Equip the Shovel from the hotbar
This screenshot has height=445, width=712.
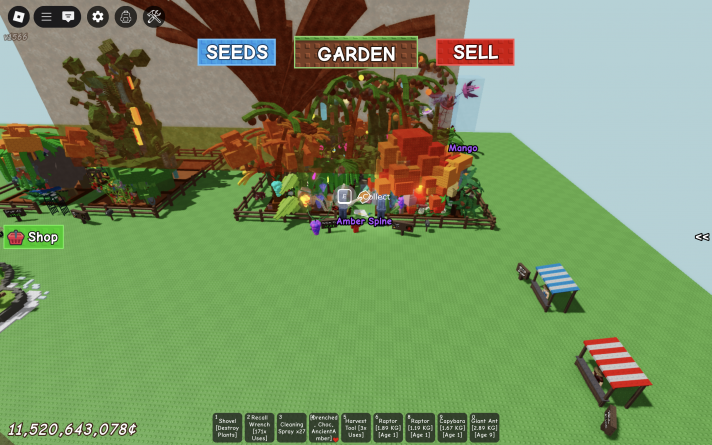[x=228, y=428]
